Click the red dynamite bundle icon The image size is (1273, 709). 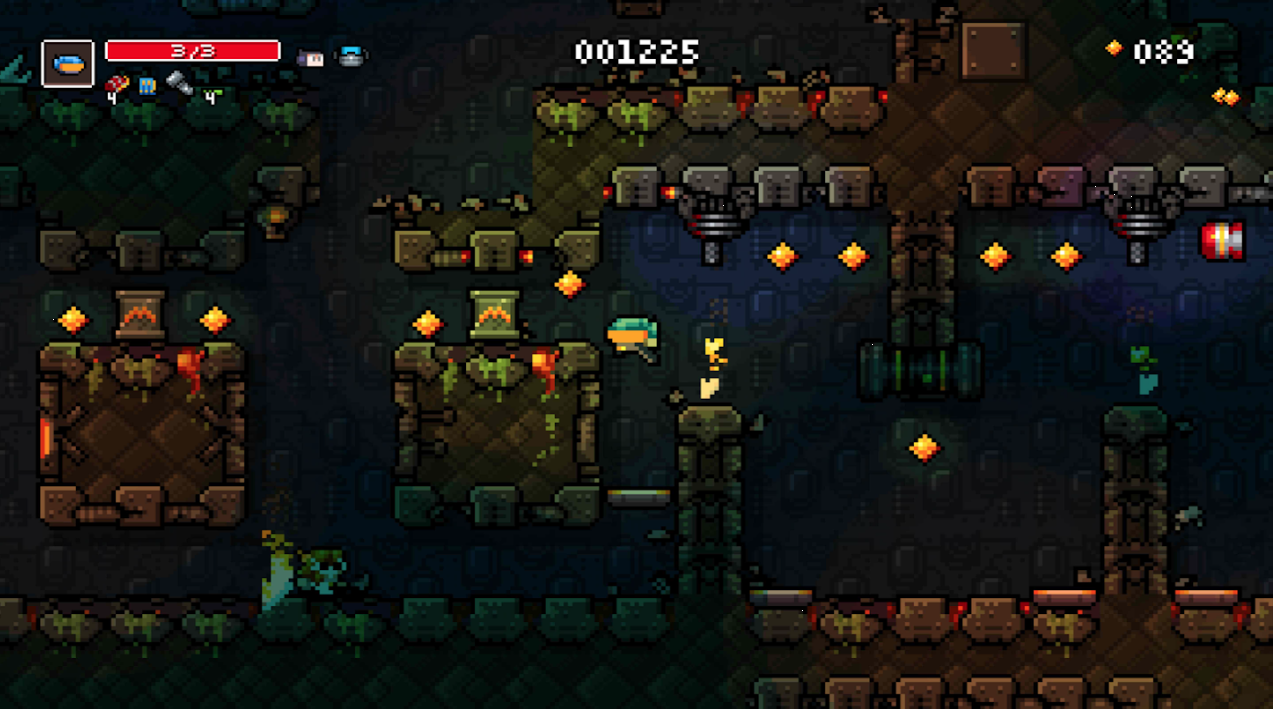point(117,84)
